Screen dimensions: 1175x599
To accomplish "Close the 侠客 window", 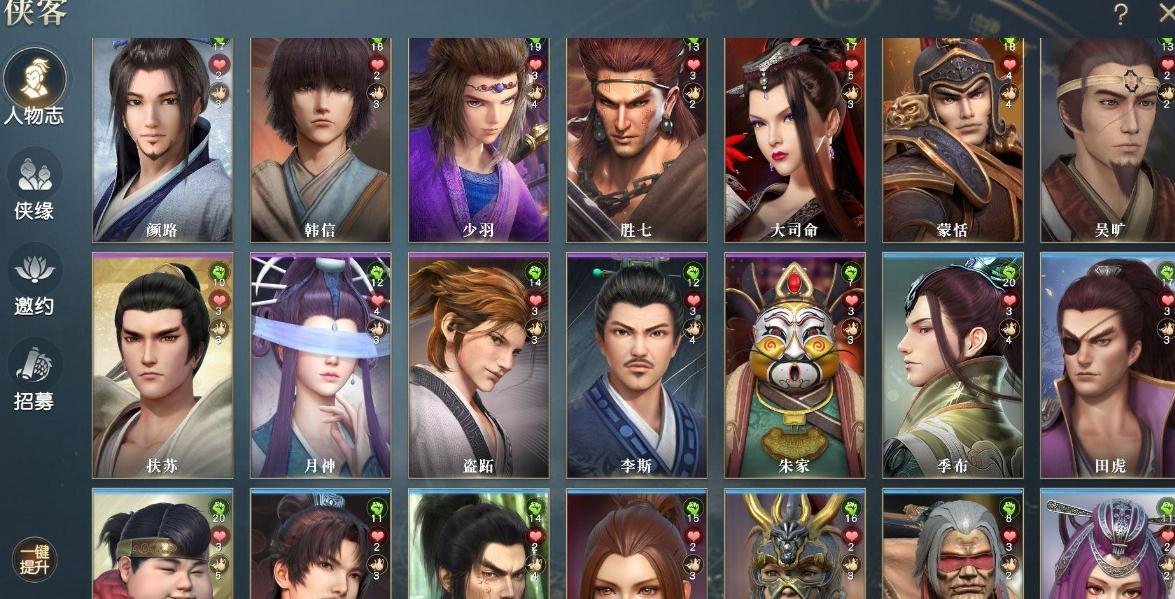I will coord(1162,14).
